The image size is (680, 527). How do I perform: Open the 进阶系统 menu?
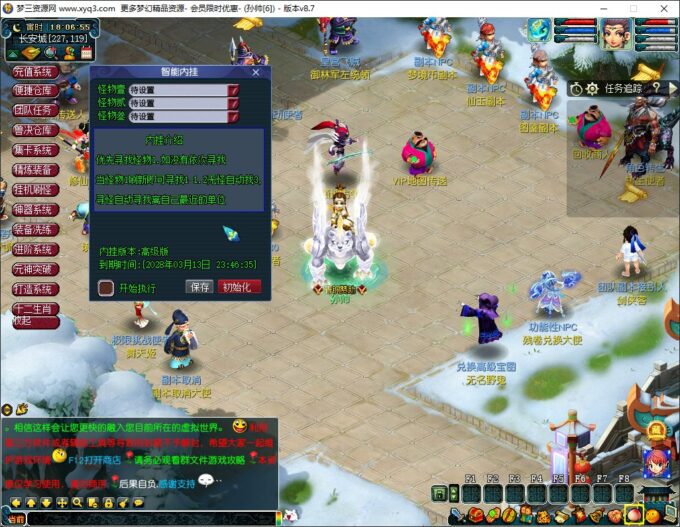point(33,249)
